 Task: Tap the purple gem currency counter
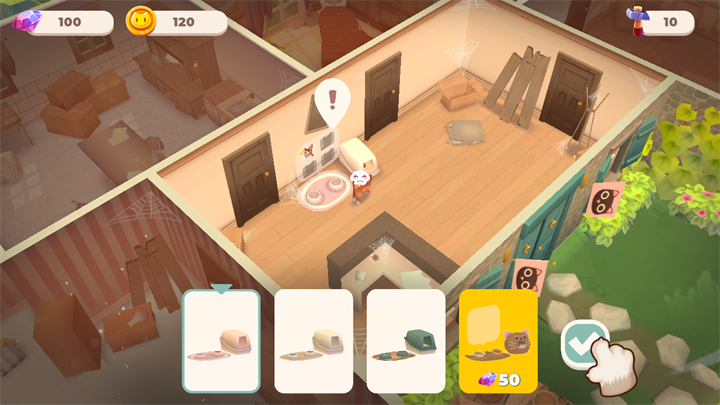coord(62,21)
